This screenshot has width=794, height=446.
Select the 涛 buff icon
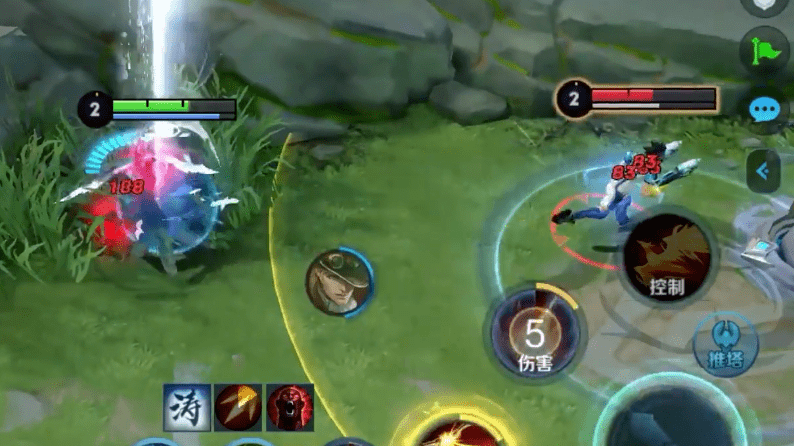point(187,407)
